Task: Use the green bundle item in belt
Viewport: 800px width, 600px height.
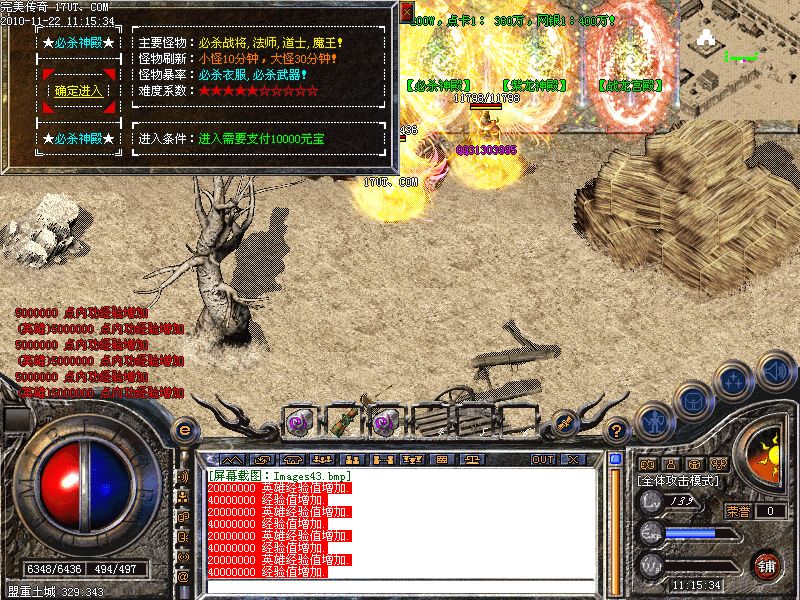Action: [x=341, y=422]
